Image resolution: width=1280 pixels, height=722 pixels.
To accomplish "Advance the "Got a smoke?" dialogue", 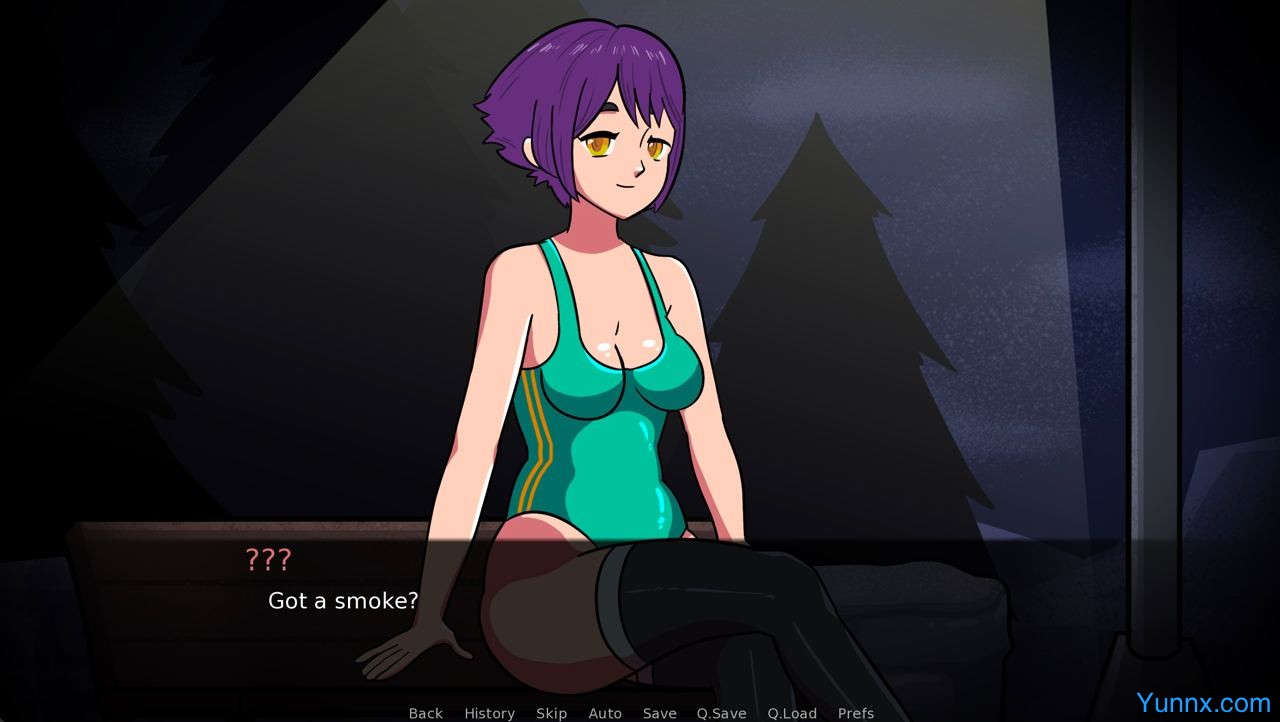I will [640, 610].
